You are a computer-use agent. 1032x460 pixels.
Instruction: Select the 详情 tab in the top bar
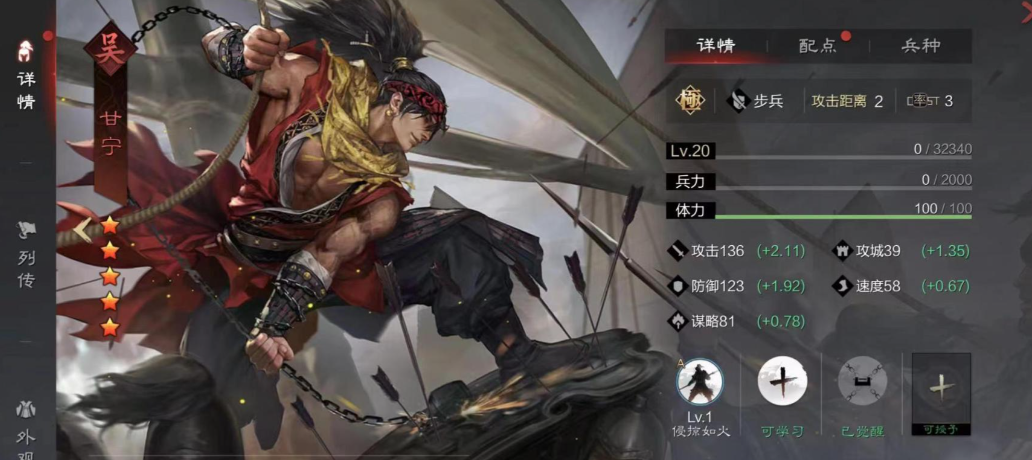pos(715,46)
